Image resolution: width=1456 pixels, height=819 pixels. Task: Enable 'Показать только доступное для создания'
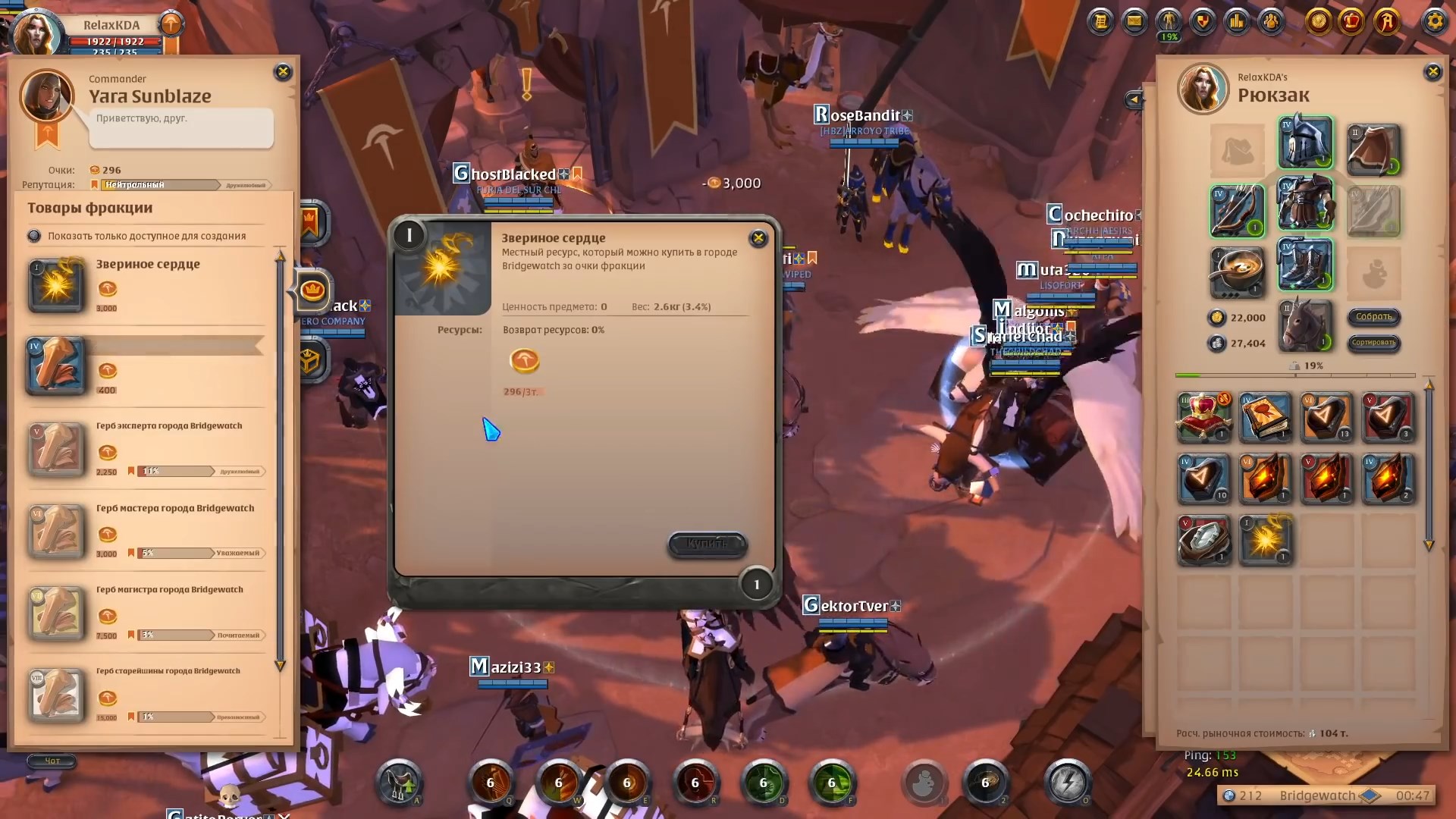click(x=35, y=236)
